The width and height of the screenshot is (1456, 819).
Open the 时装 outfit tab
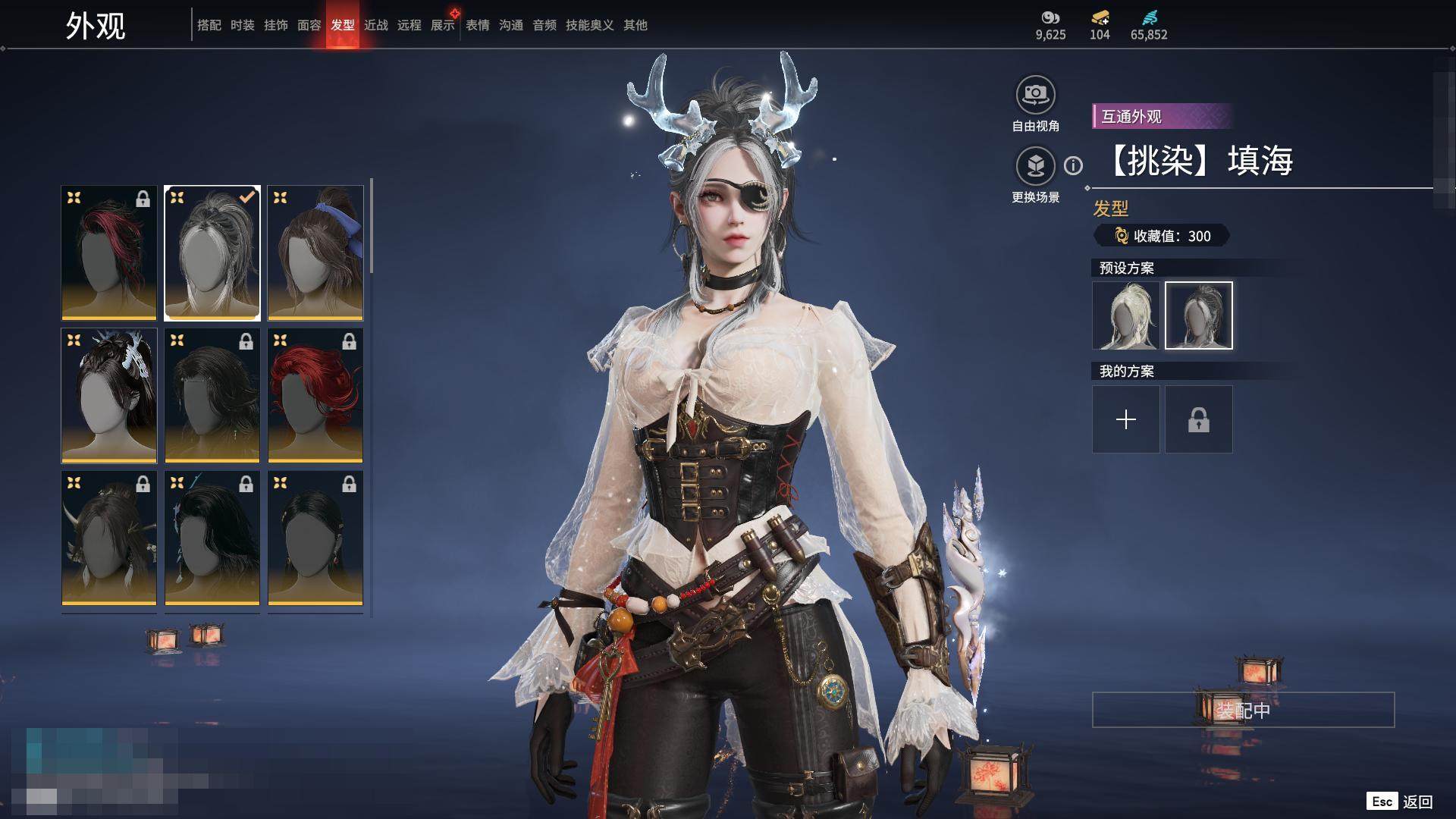coord(242,25)
